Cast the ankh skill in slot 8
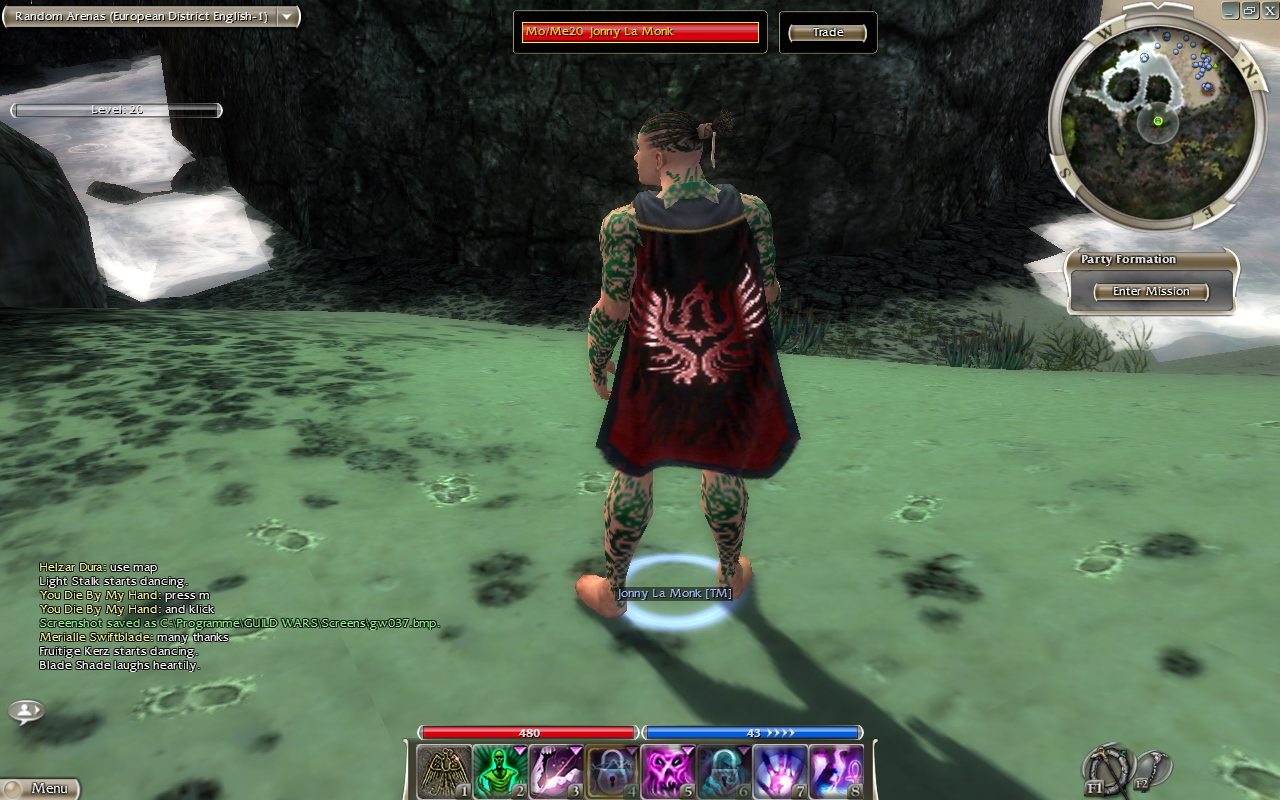1280x800 pixels. point(835,772)
